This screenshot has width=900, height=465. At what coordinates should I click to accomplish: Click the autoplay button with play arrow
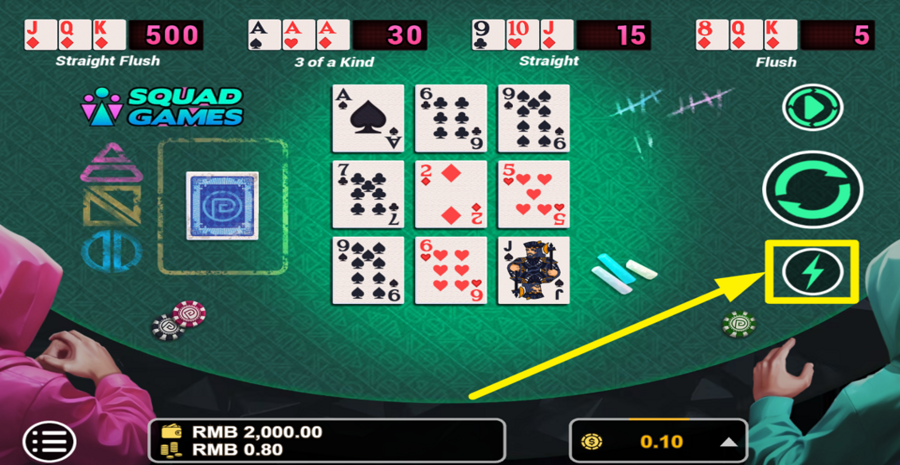click(x=813, y=107)
